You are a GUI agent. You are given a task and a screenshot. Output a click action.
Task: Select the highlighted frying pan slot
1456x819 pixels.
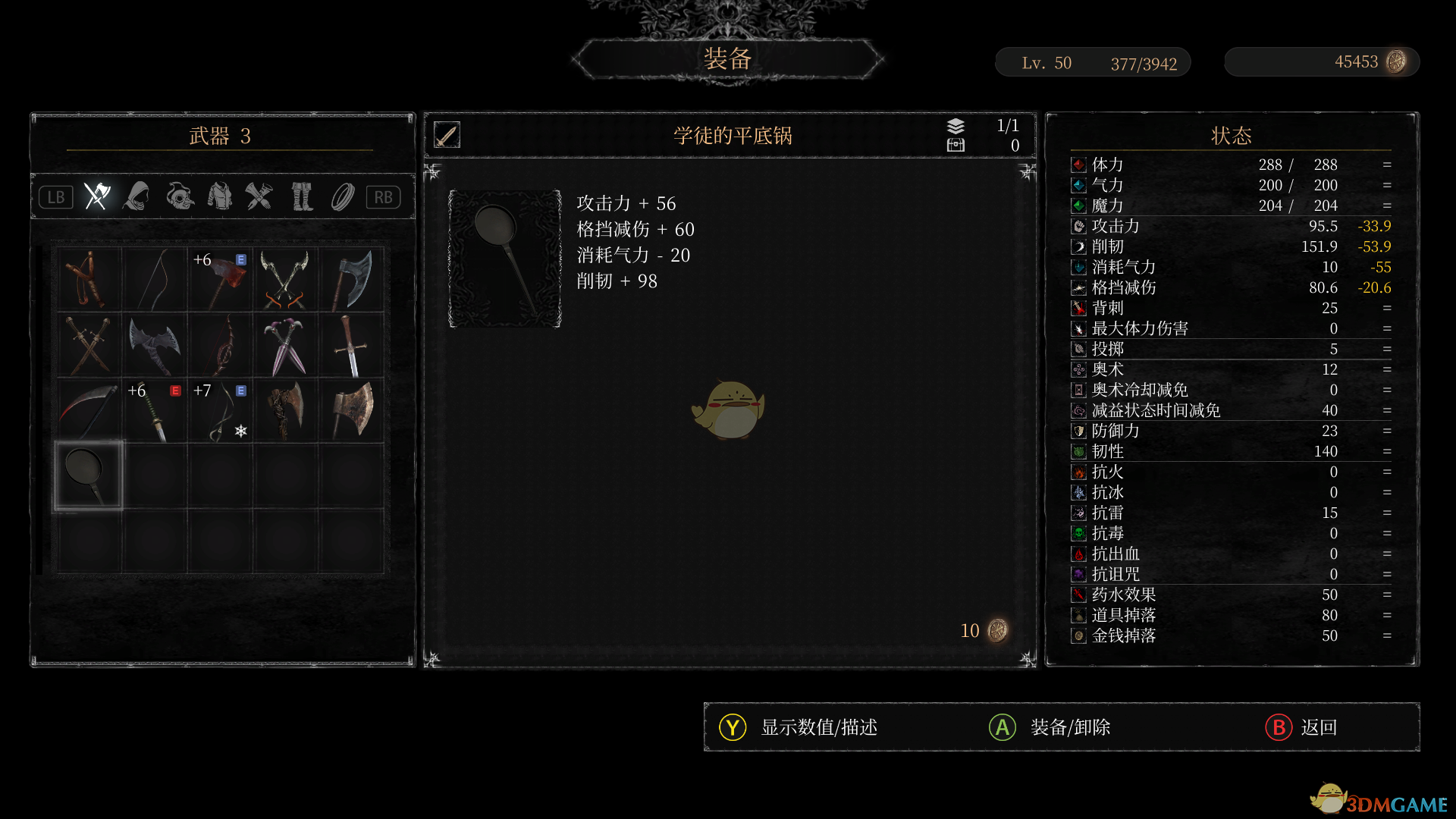[x=89, y=475]
